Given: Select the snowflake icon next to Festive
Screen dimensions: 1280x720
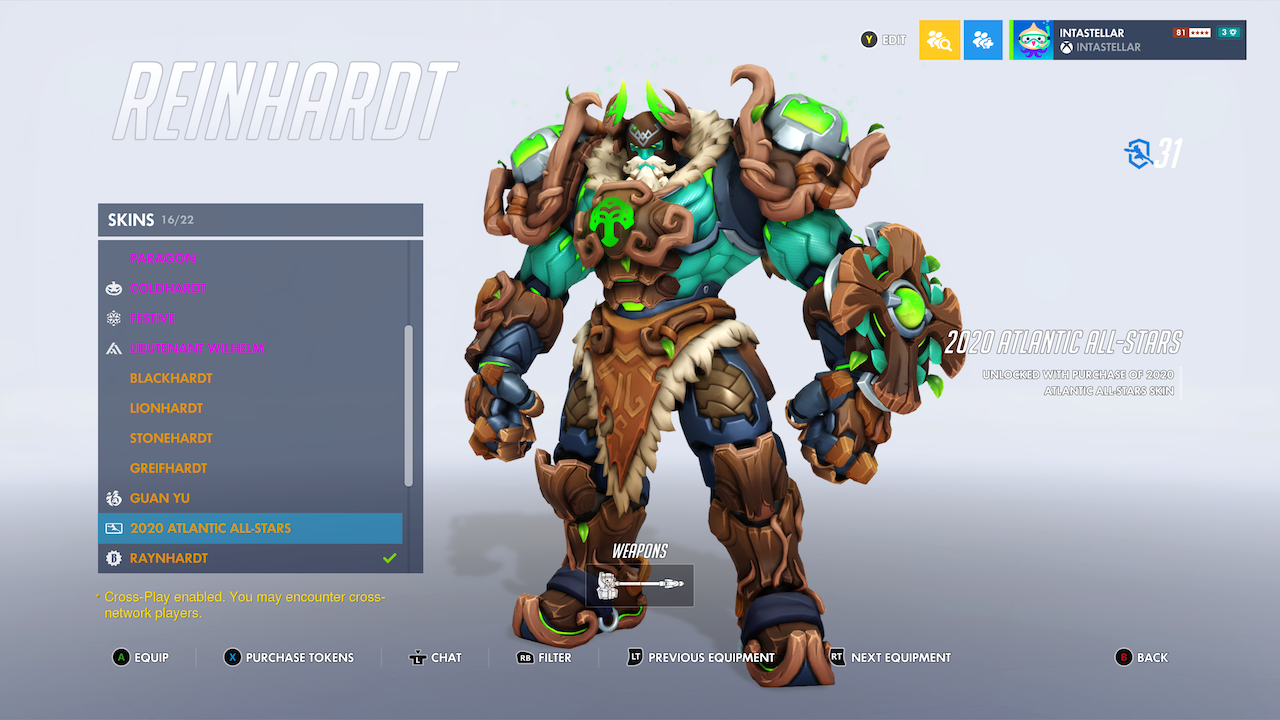Looking at the screenshot, I should point(113,318).
